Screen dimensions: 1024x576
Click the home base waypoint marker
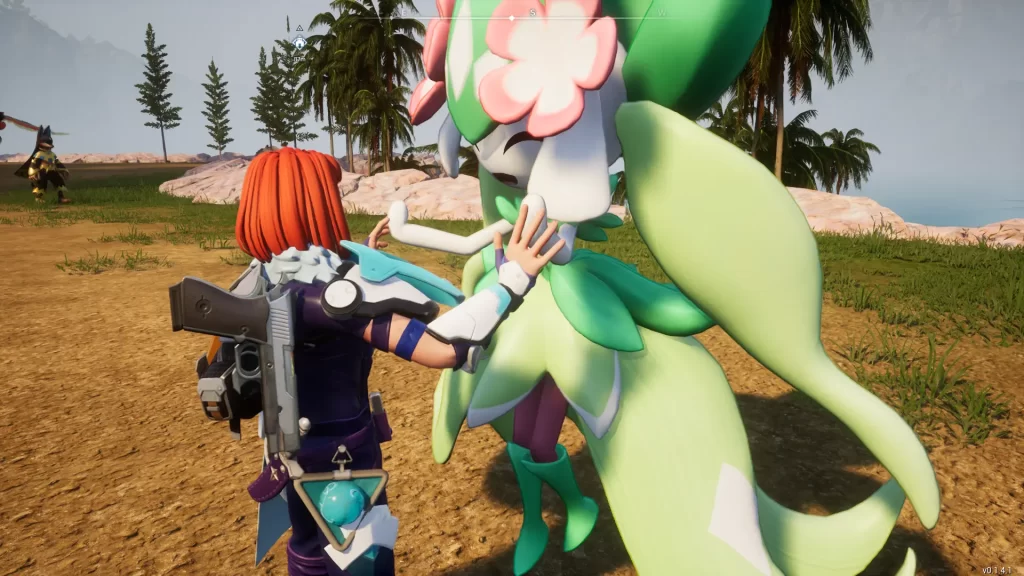point(299,43)
